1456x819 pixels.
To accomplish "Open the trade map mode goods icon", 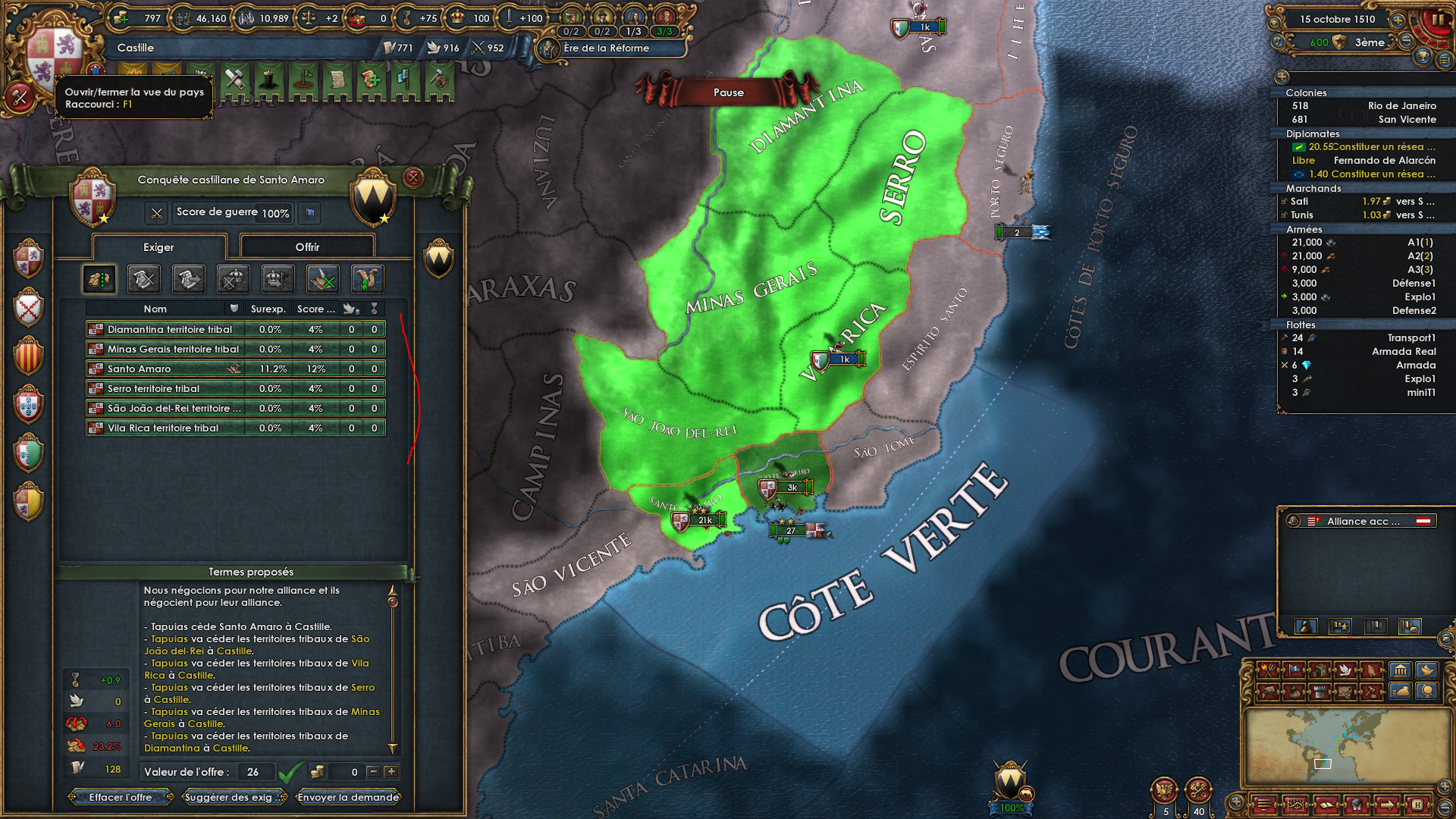I will [1321, 670].
